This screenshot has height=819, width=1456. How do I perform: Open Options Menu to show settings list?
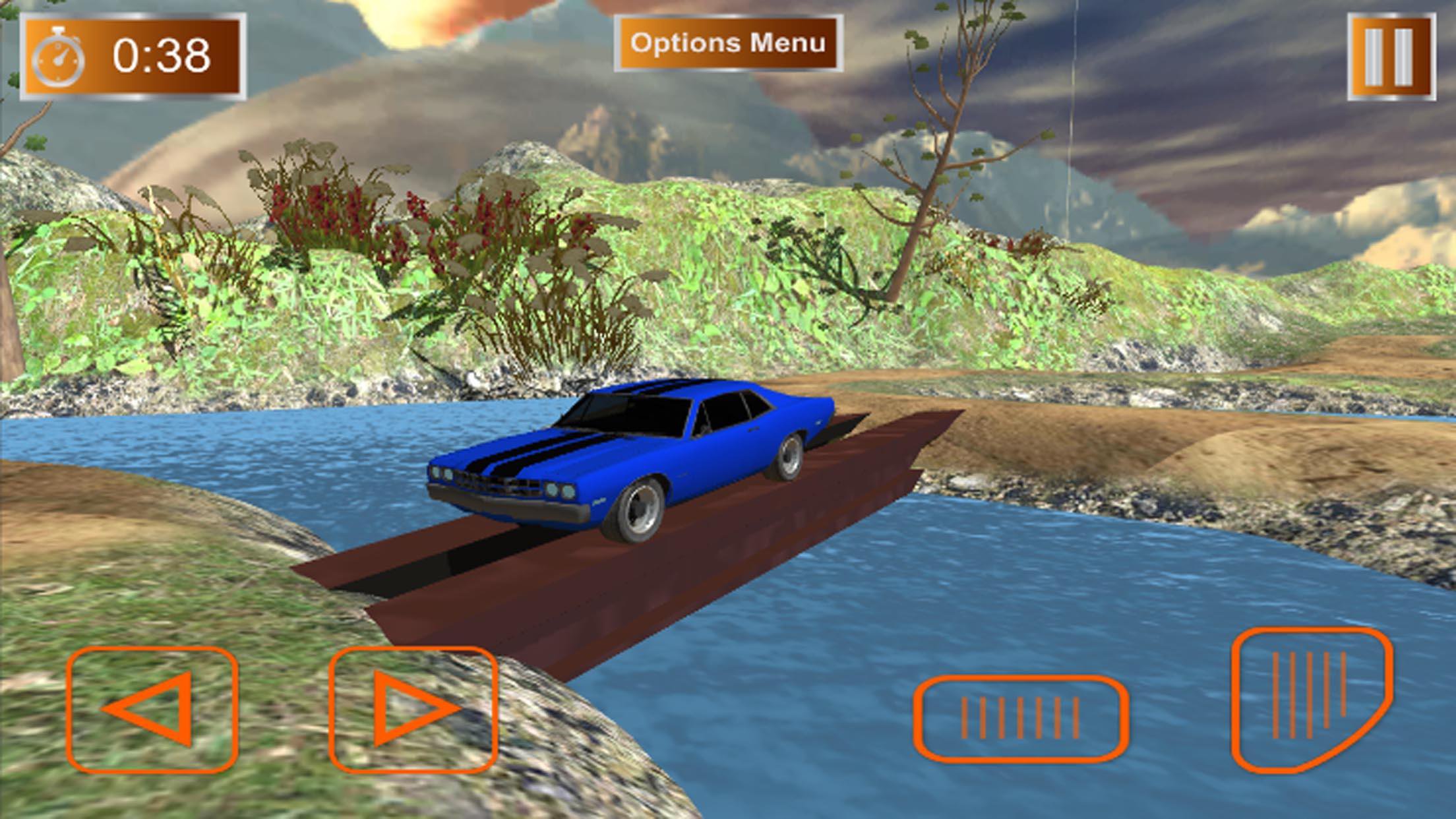tap(728, 42)
